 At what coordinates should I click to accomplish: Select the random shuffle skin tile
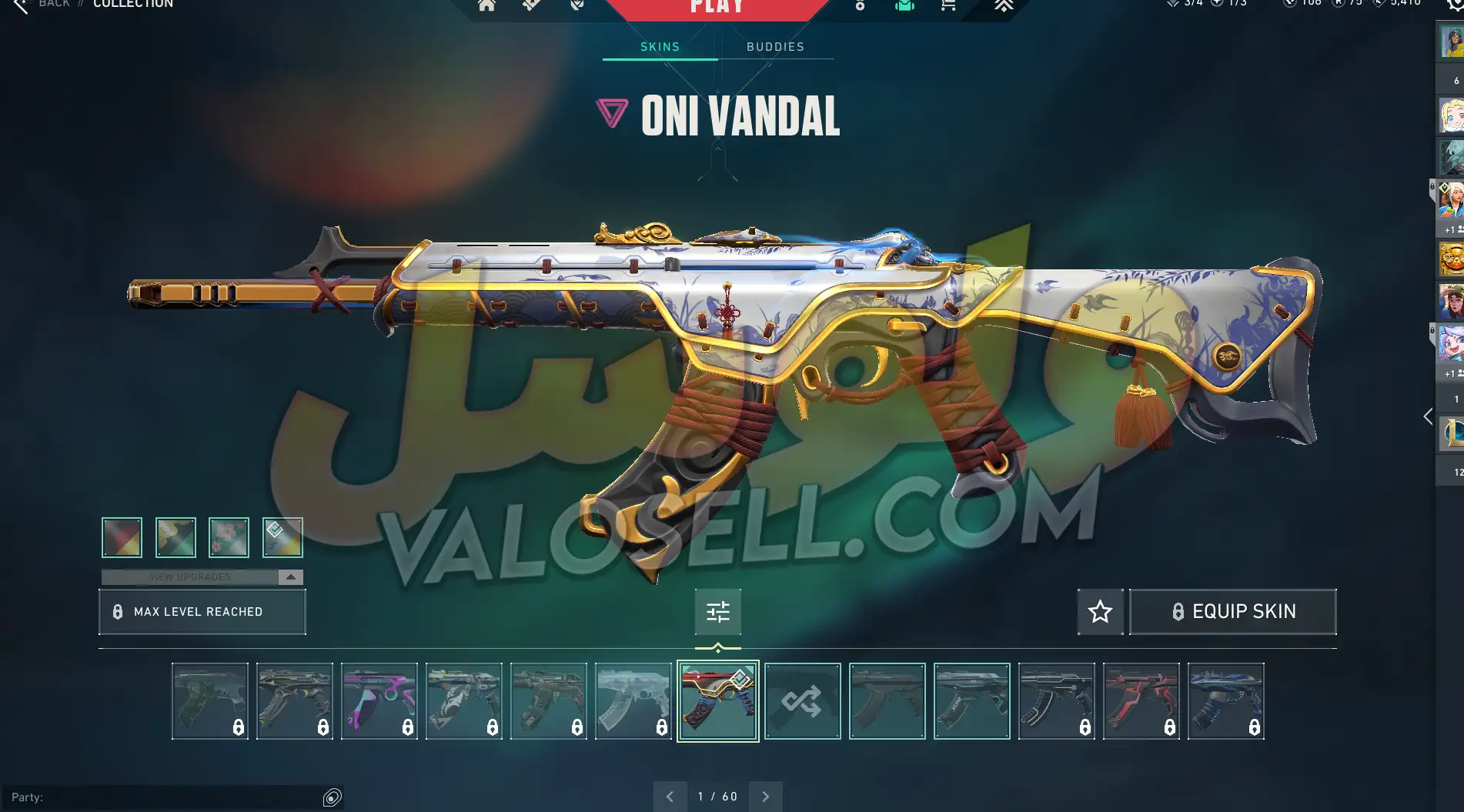point(802,701)
